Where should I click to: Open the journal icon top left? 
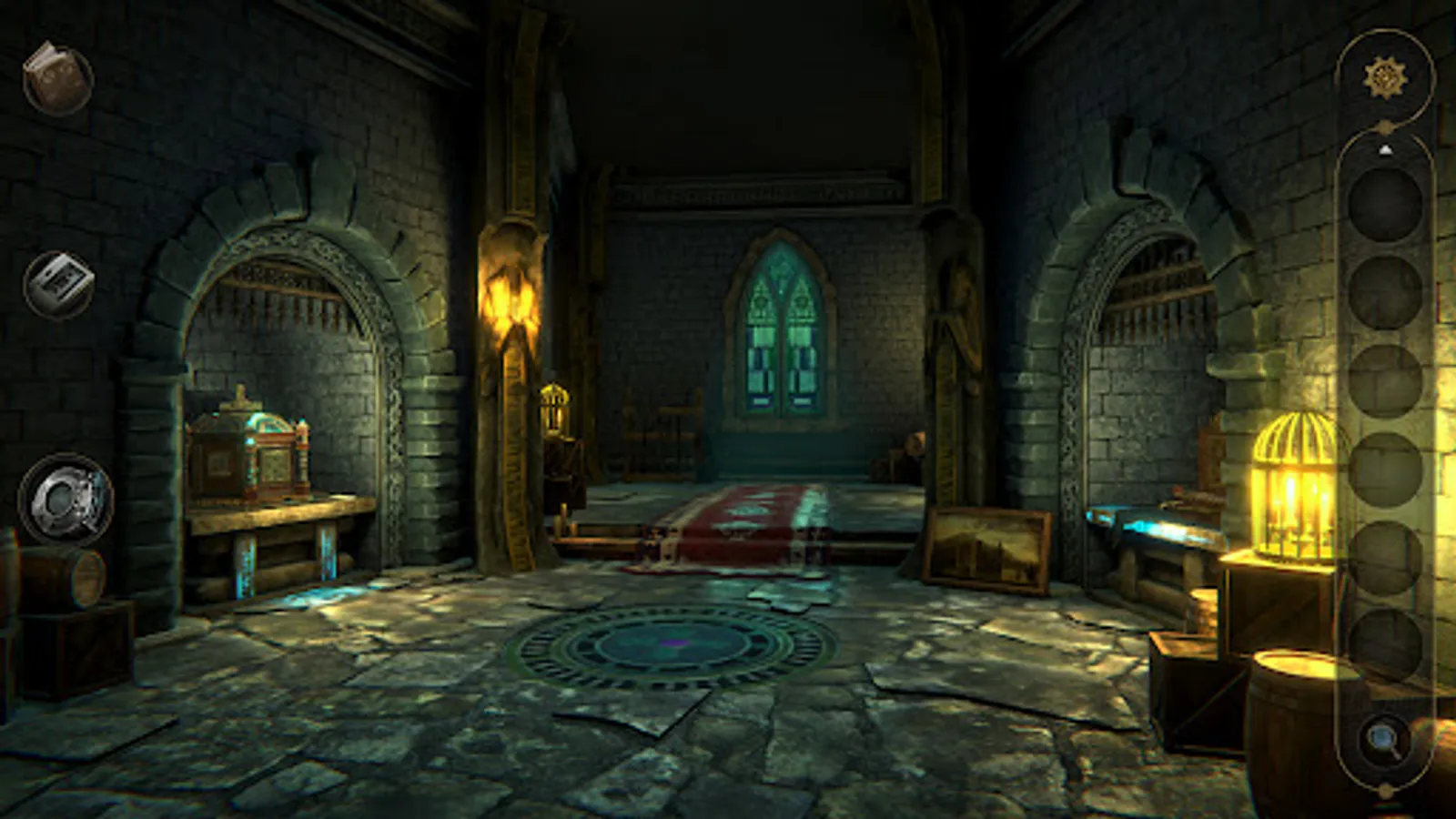coord(56,77)
